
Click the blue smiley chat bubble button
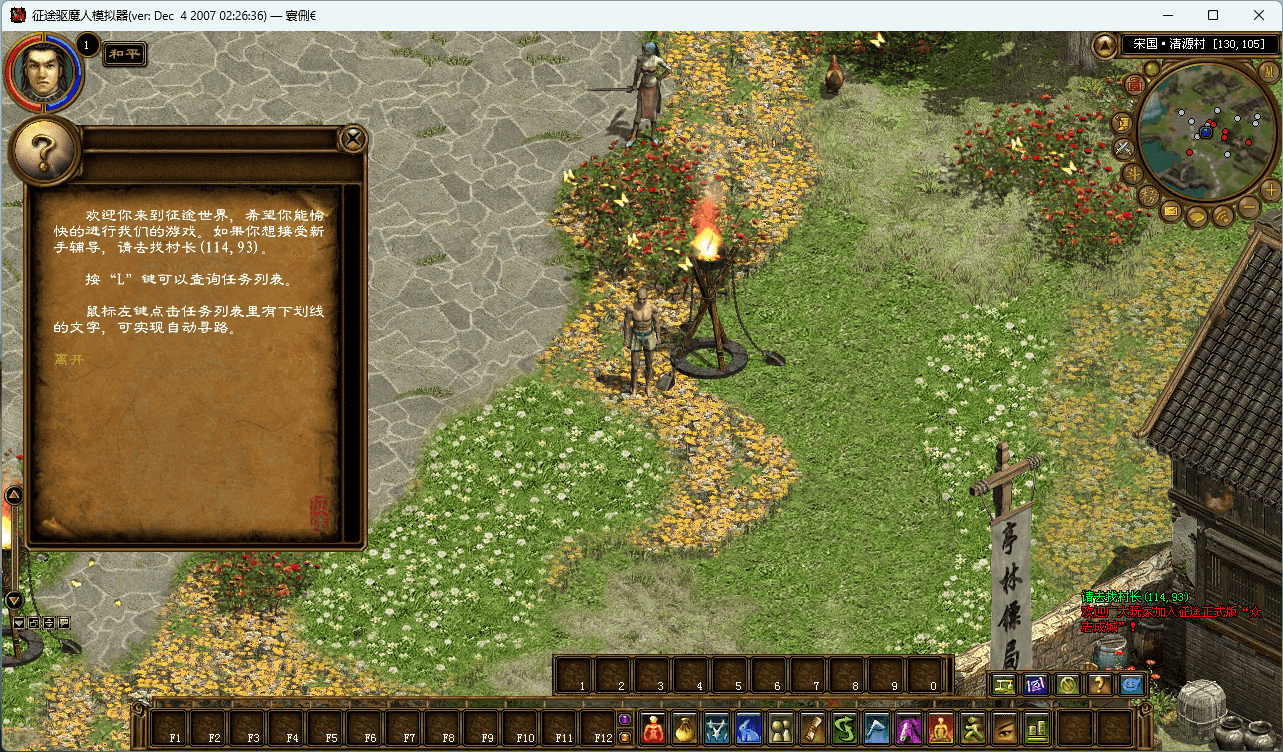pyautogui.click(x=1132, y=685)
